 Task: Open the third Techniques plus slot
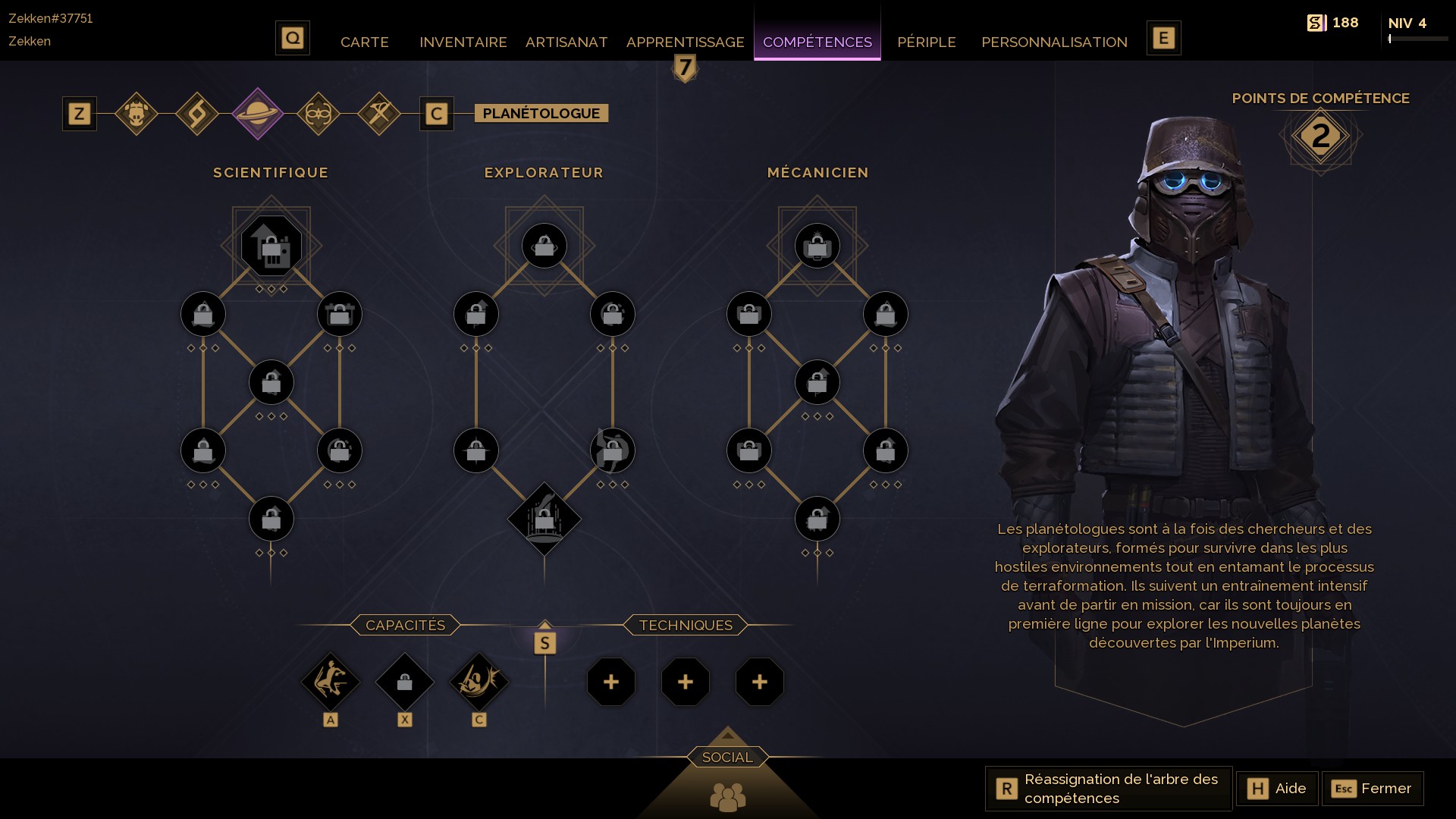tap(759, 682)
